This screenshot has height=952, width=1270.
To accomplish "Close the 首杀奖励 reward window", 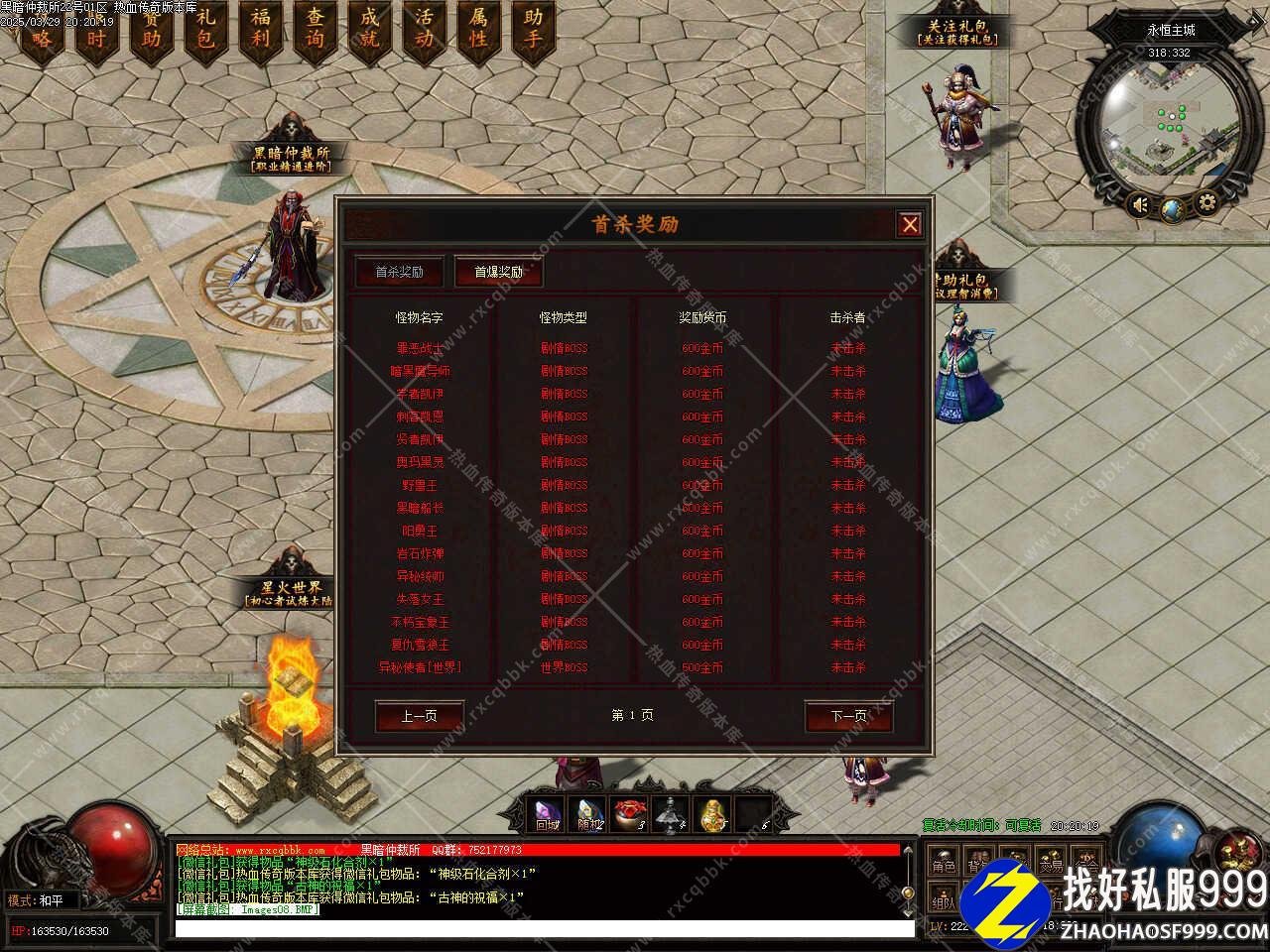I will pos(909,224).
